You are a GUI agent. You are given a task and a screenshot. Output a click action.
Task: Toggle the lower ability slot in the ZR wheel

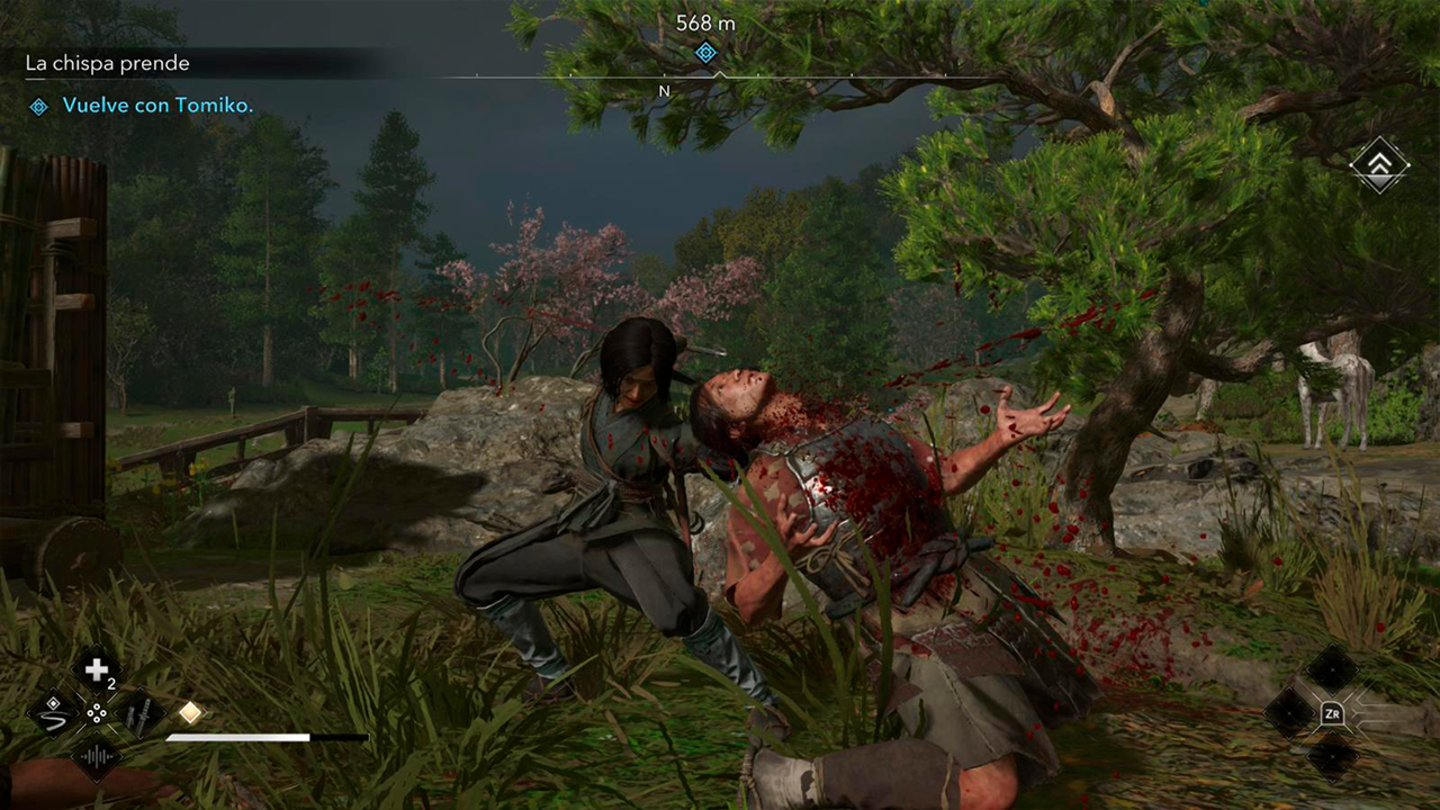(x=1331, y=757)
